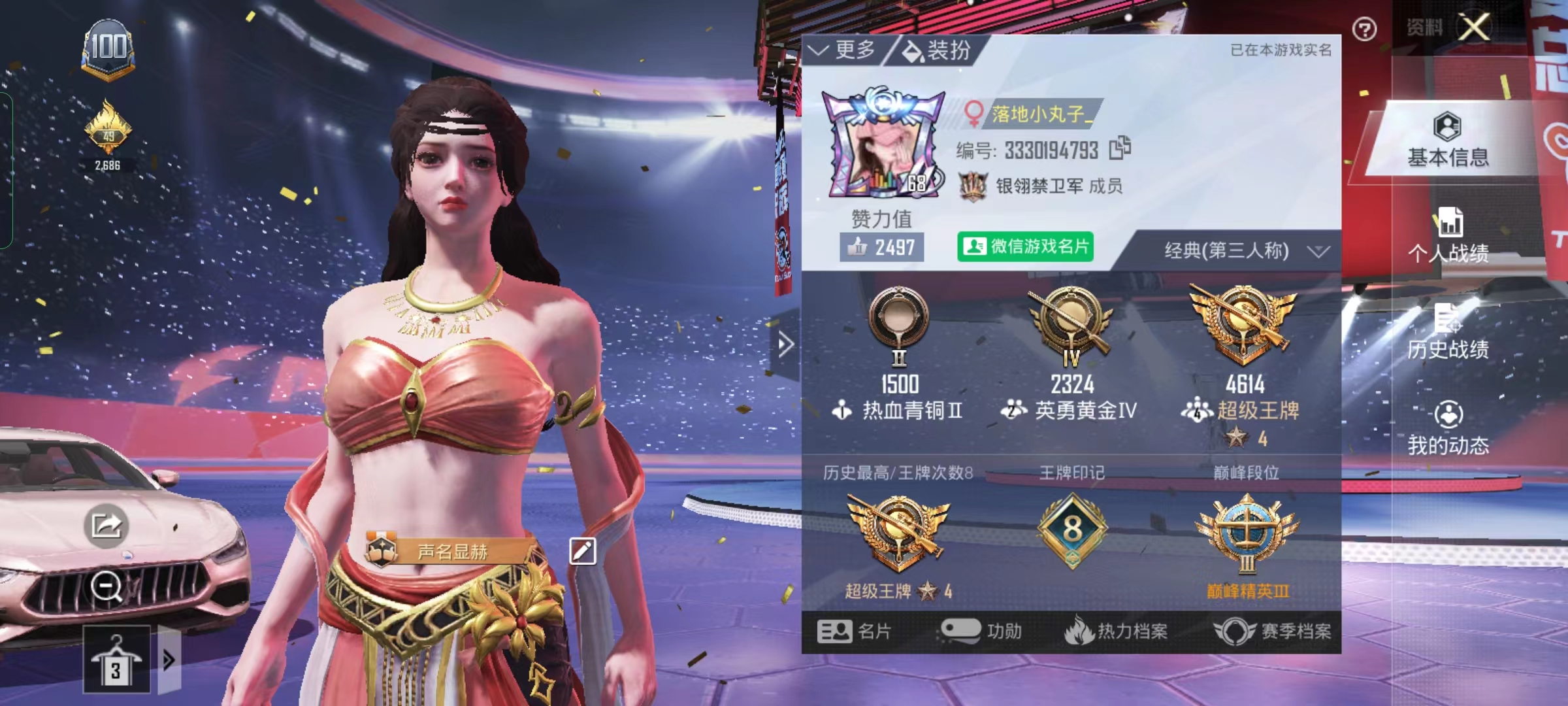Image resolution: width=1568 pixels, height=706 pixels.
Task: Select the 历史战绩 tab
Action: point(1448,332)
